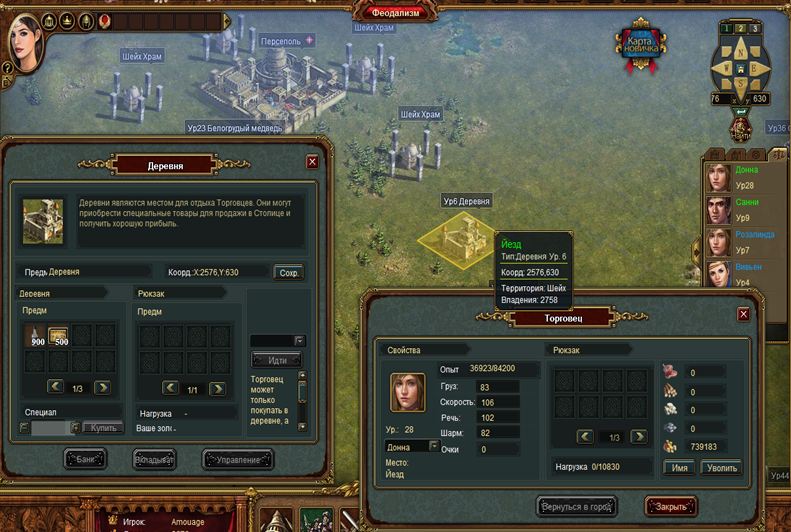Image resolution: width=791 pixels, height=532 pixels.
Task: Open the Банк button in village window
Action: click(x=85, y=460)
